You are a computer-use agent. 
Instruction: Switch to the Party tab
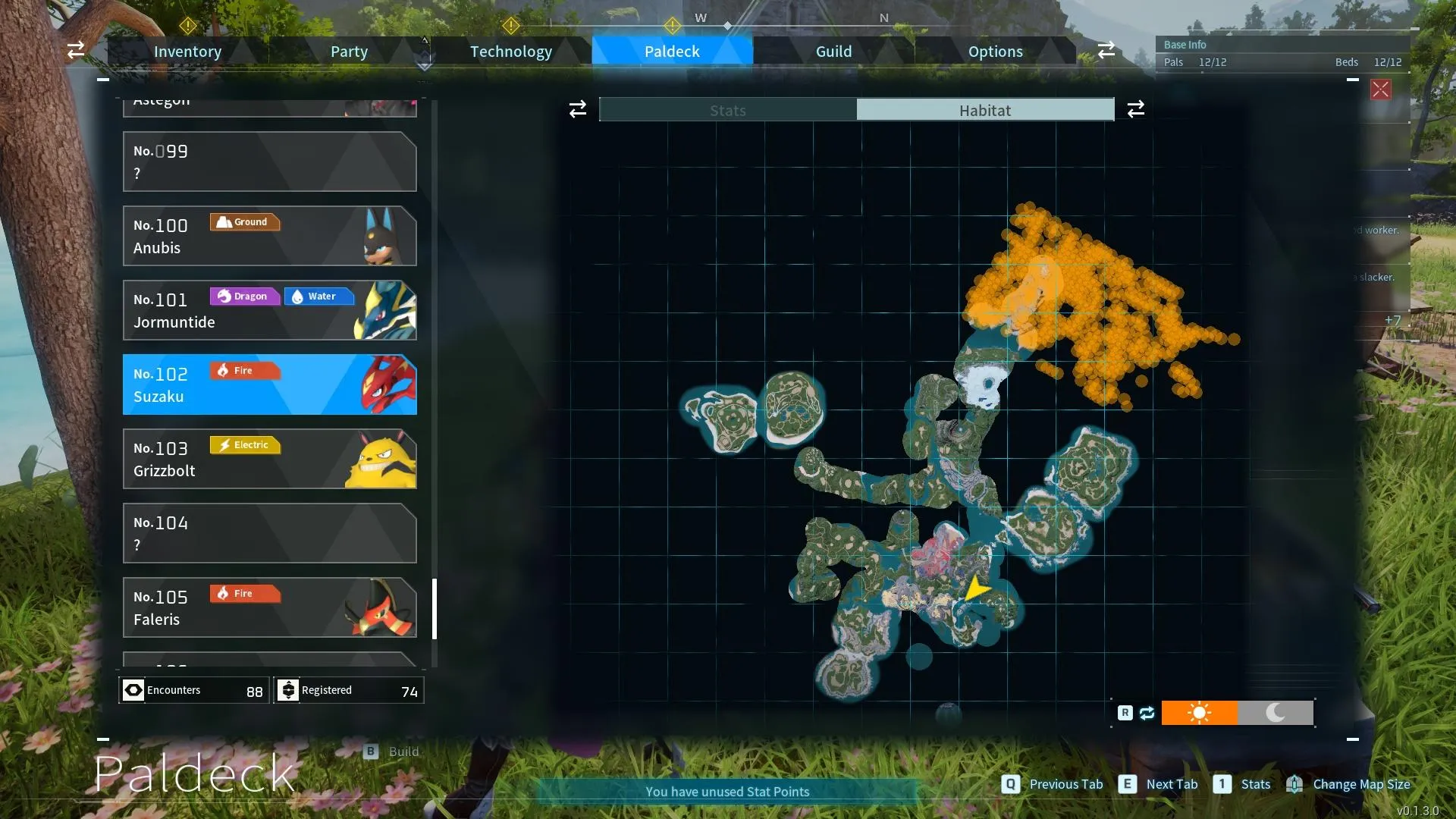[349, 52]
